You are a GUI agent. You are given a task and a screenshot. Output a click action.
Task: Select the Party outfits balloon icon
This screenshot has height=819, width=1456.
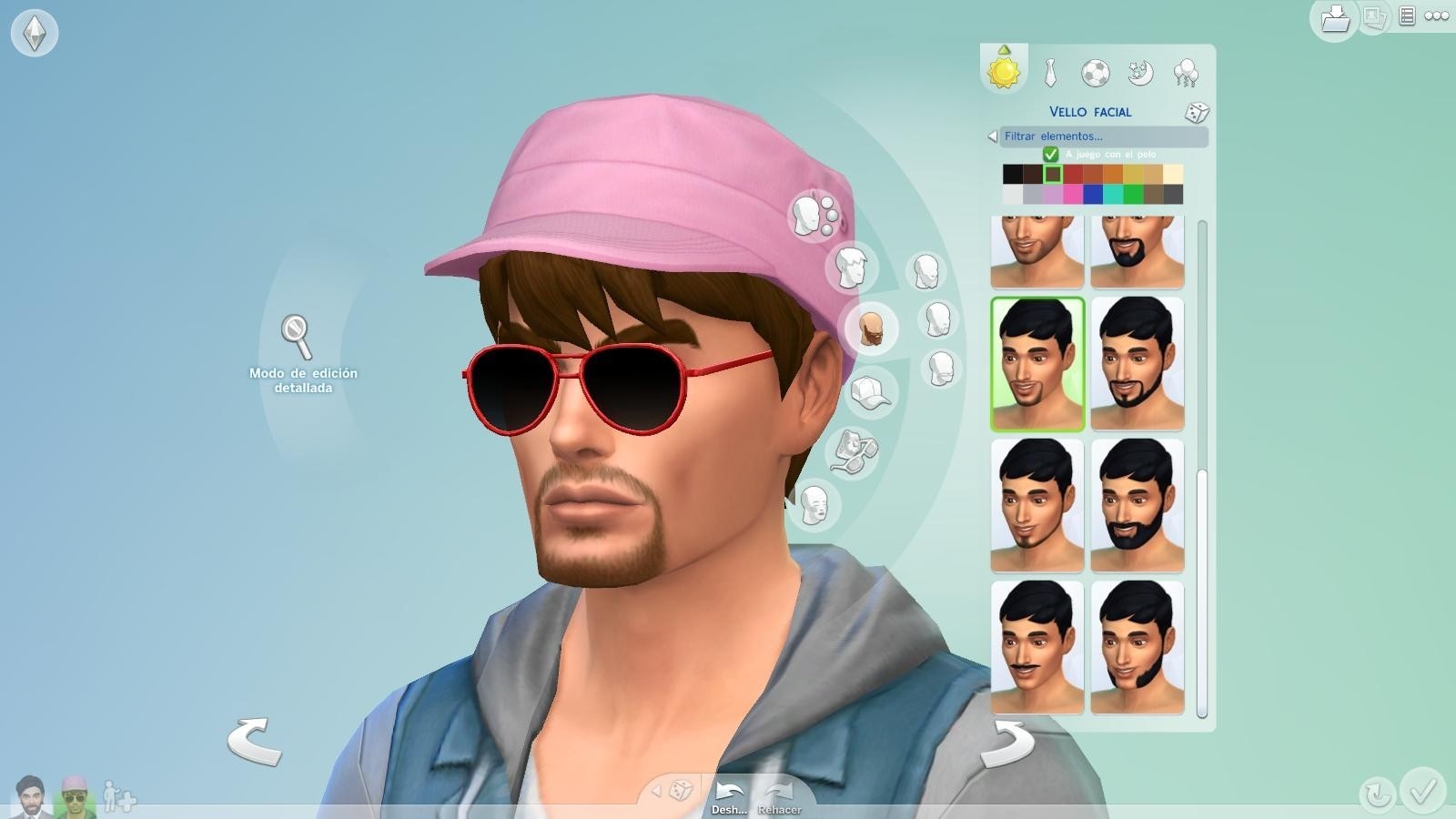pyautogui.click(x=1185, y=73)
